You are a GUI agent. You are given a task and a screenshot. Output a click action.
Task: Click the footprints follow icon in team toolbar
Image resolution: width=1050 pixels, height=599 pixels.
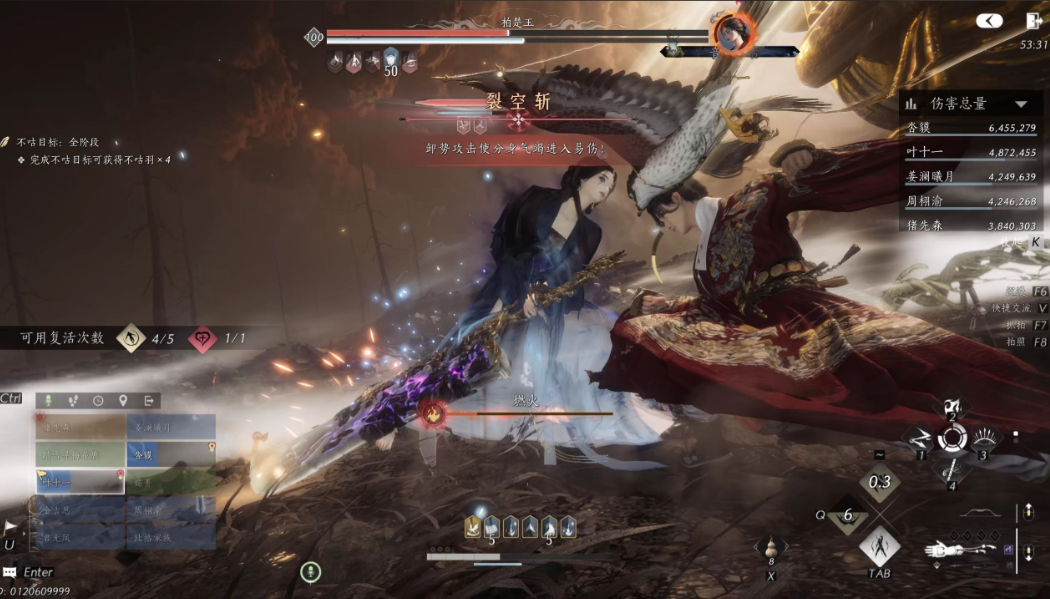[x=72, y=400]
